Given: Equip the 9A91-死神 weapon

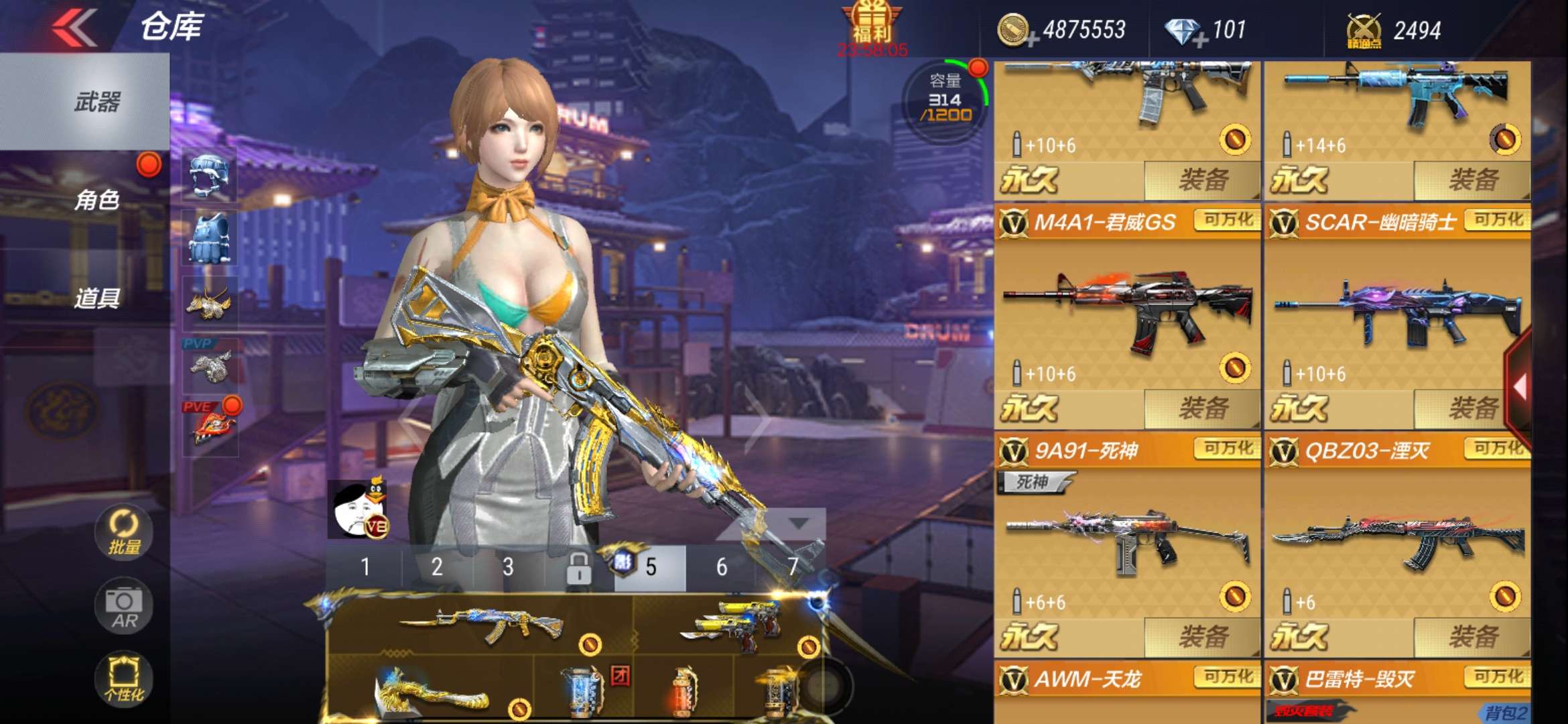Looking at the screenshot, I should pos(1203,637).
